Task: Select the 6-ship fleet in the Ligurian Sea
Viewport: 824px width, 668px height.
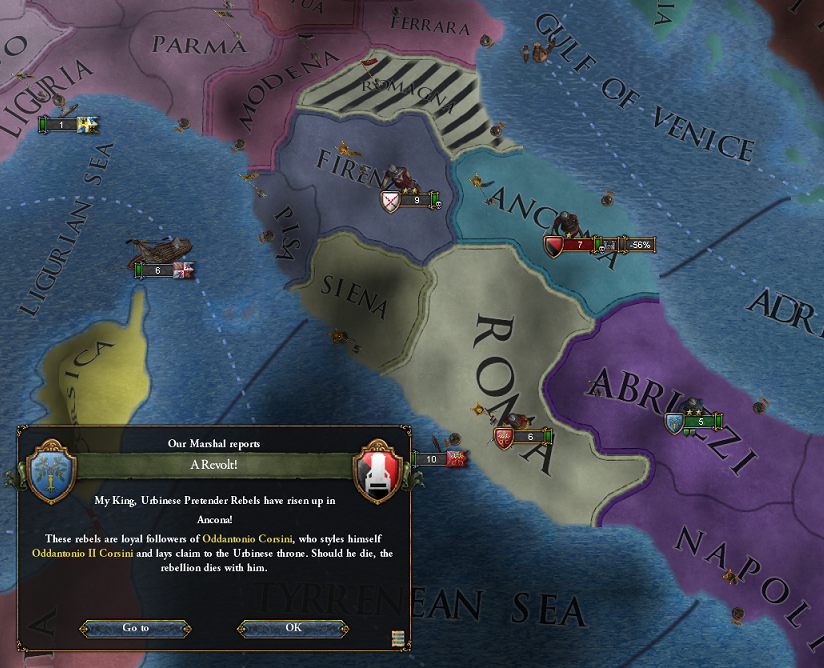Action: (x=160, y=270)
